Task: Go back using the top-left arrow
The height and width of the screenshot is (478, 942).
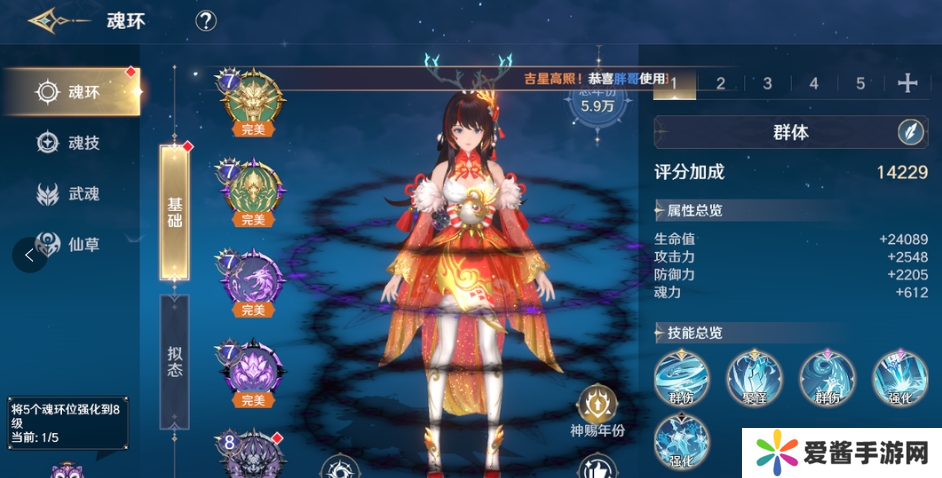Action: (x=46, y=21)
